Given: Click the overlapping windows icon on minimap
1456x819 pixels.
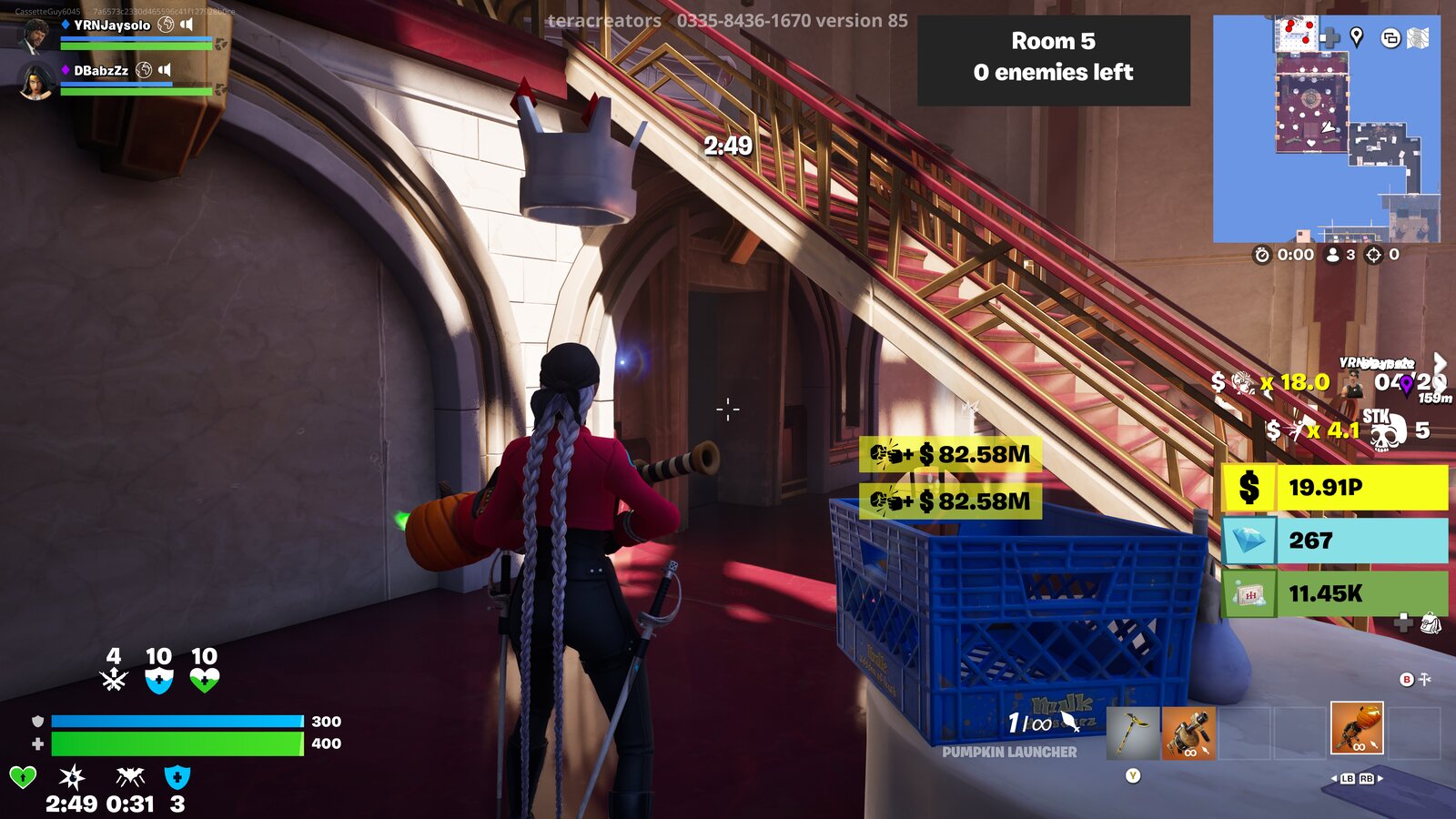Looking at the screenshot, I should [1390, 37].
